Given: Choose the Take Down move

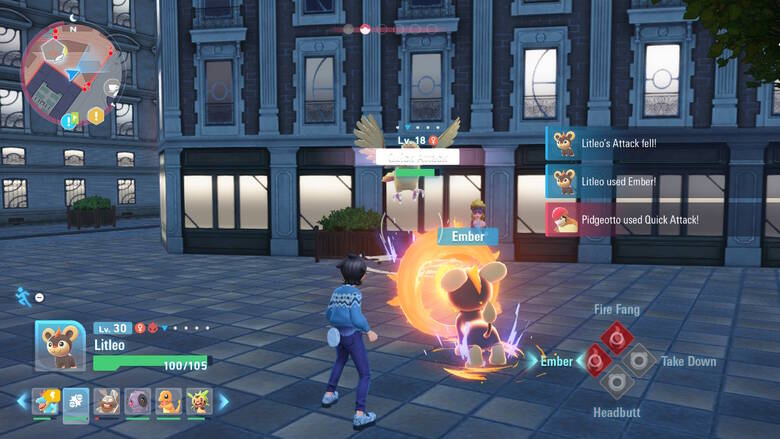Looking at the screenshot, I should click(638, 360).
